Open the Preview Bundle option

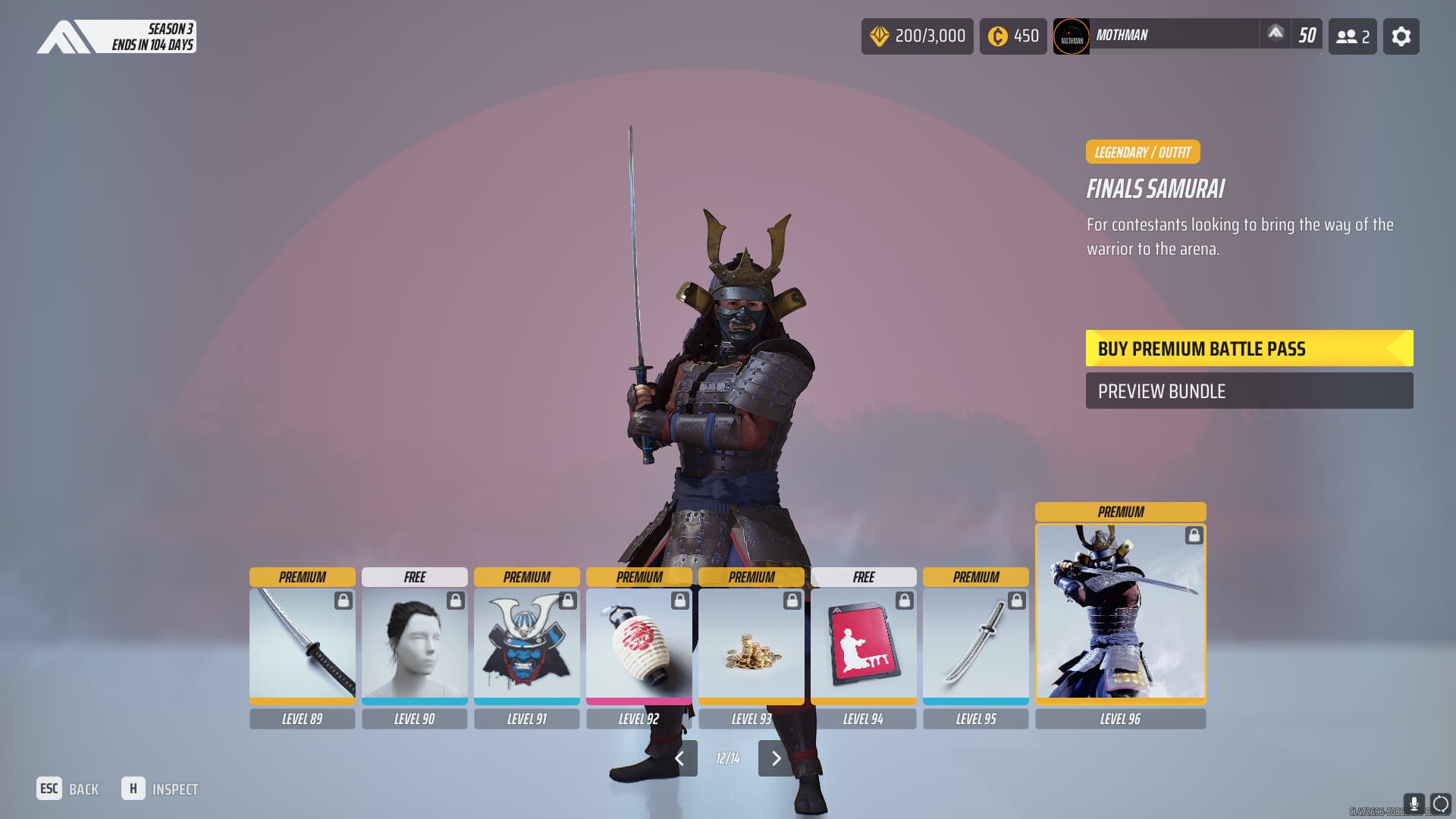point(1248,391)
